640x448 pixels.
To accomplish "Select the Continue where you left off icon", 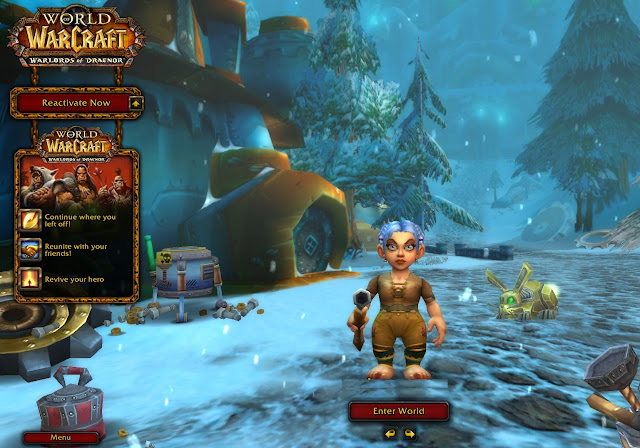I will point(30,219).
